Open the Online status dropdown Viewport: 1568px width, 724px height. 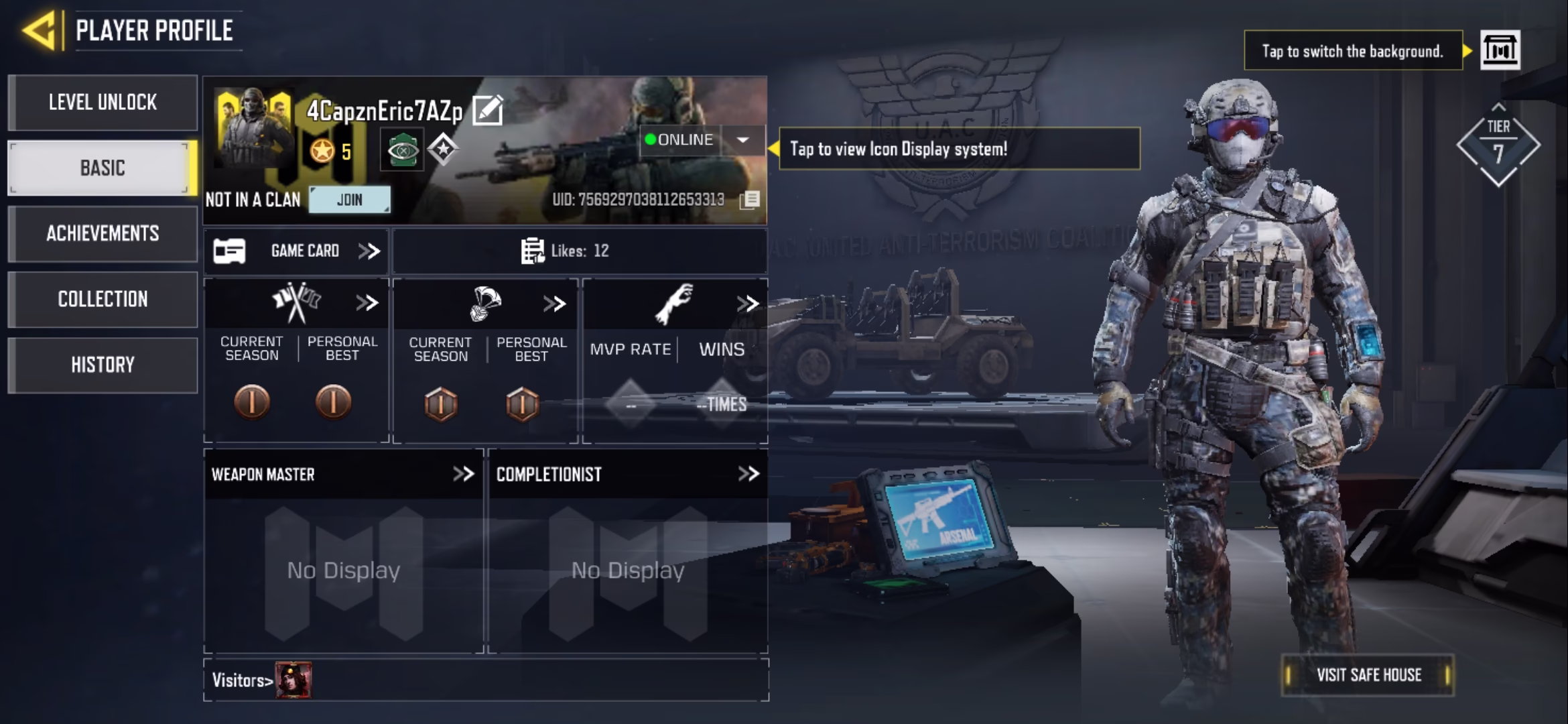pos(742,140)
